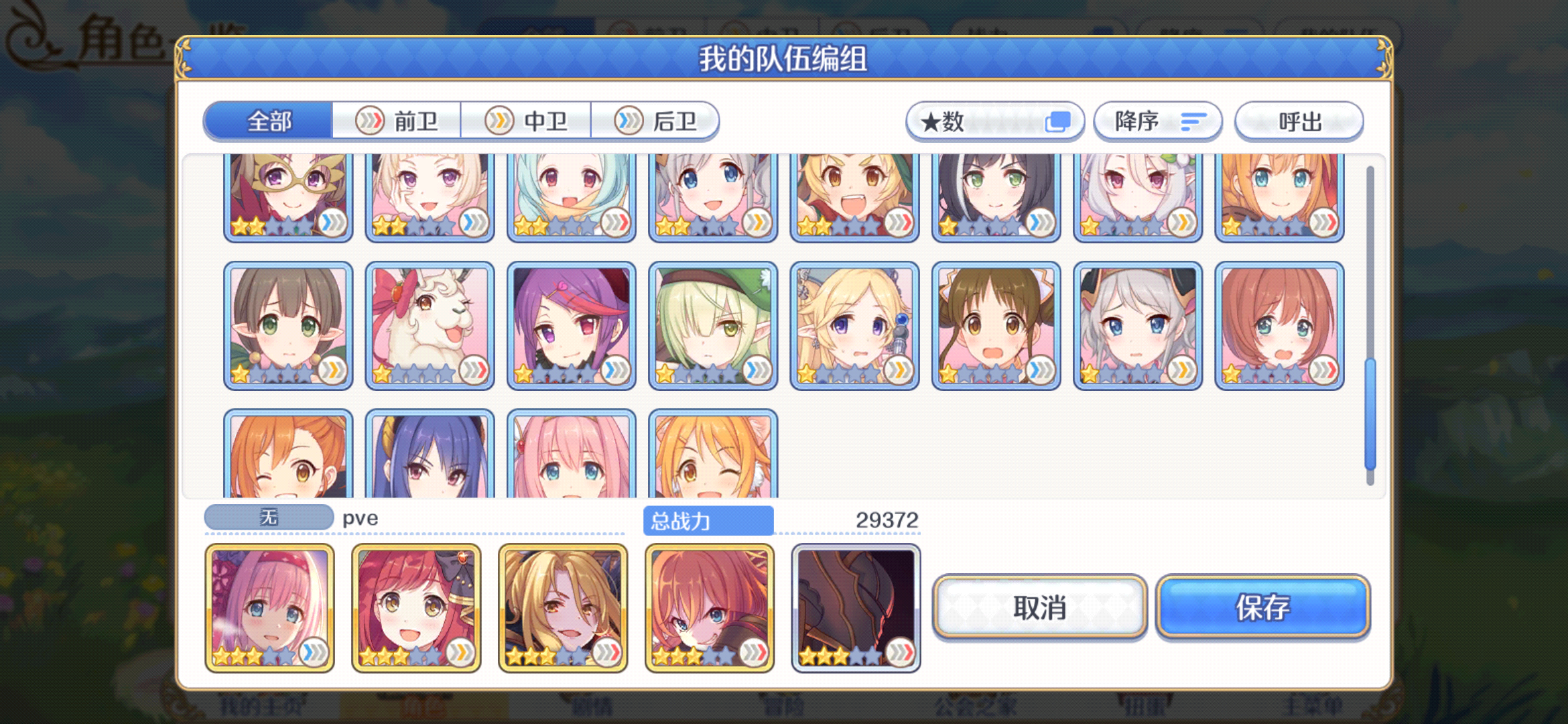1568x724 pixels.
Task: Click the sort-lines icon inside 降序 button
Action: 1193,121
